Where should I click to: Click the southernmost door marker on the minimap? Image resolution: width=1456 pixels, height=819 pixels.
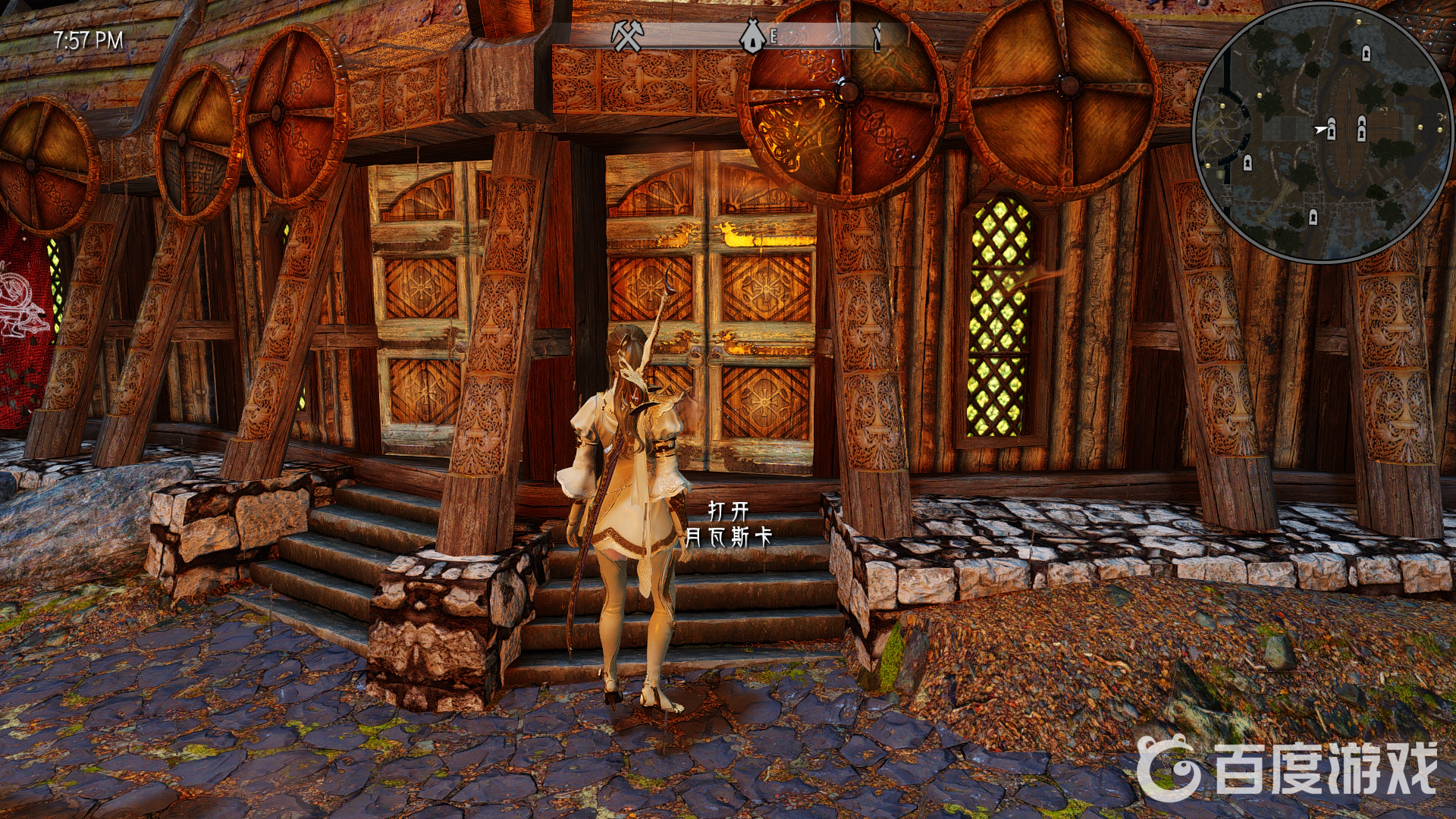(x=1313, y=218)
